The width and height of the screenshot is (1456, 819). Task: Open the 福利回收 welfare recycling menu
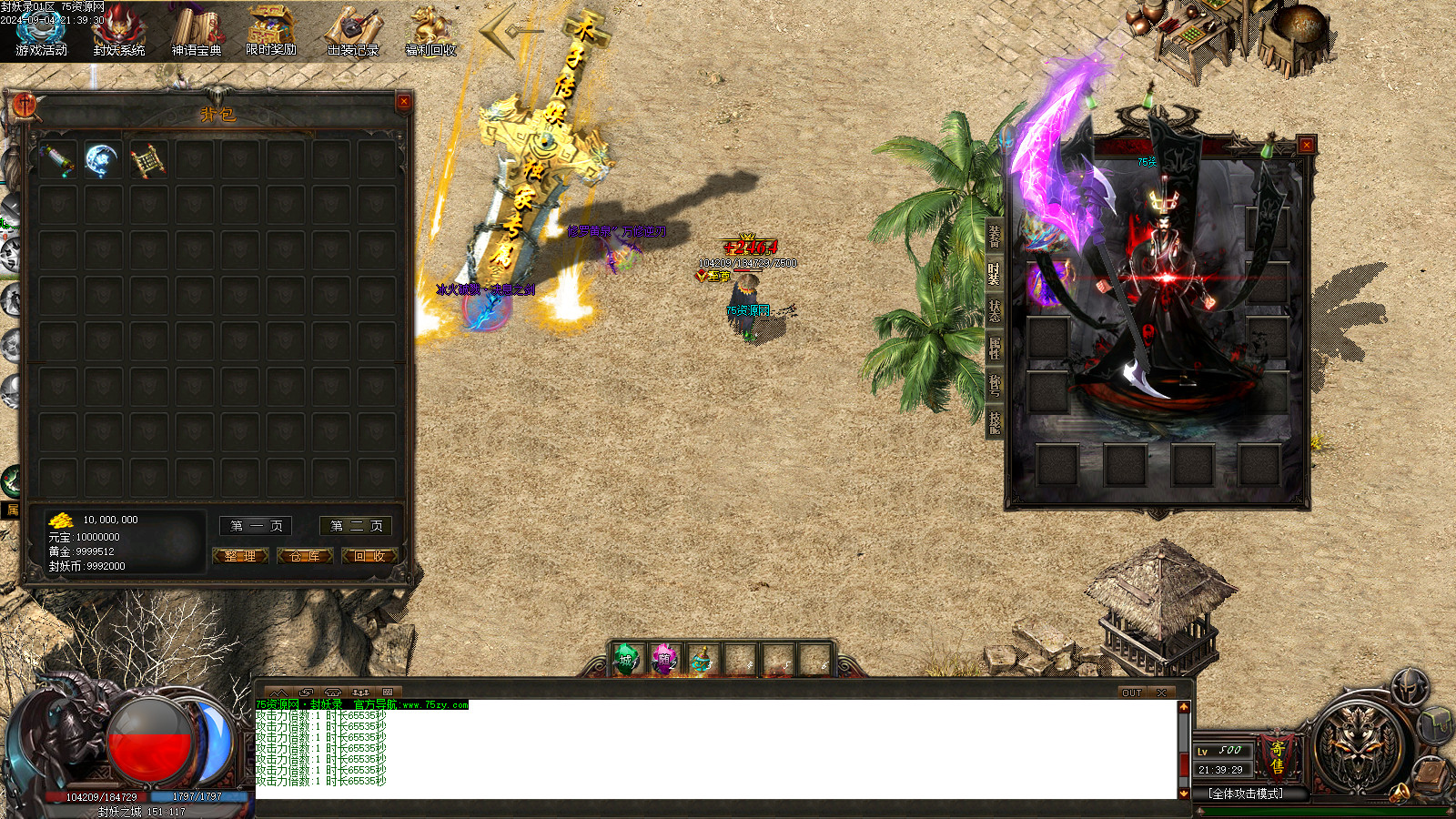tap(430, 30)
